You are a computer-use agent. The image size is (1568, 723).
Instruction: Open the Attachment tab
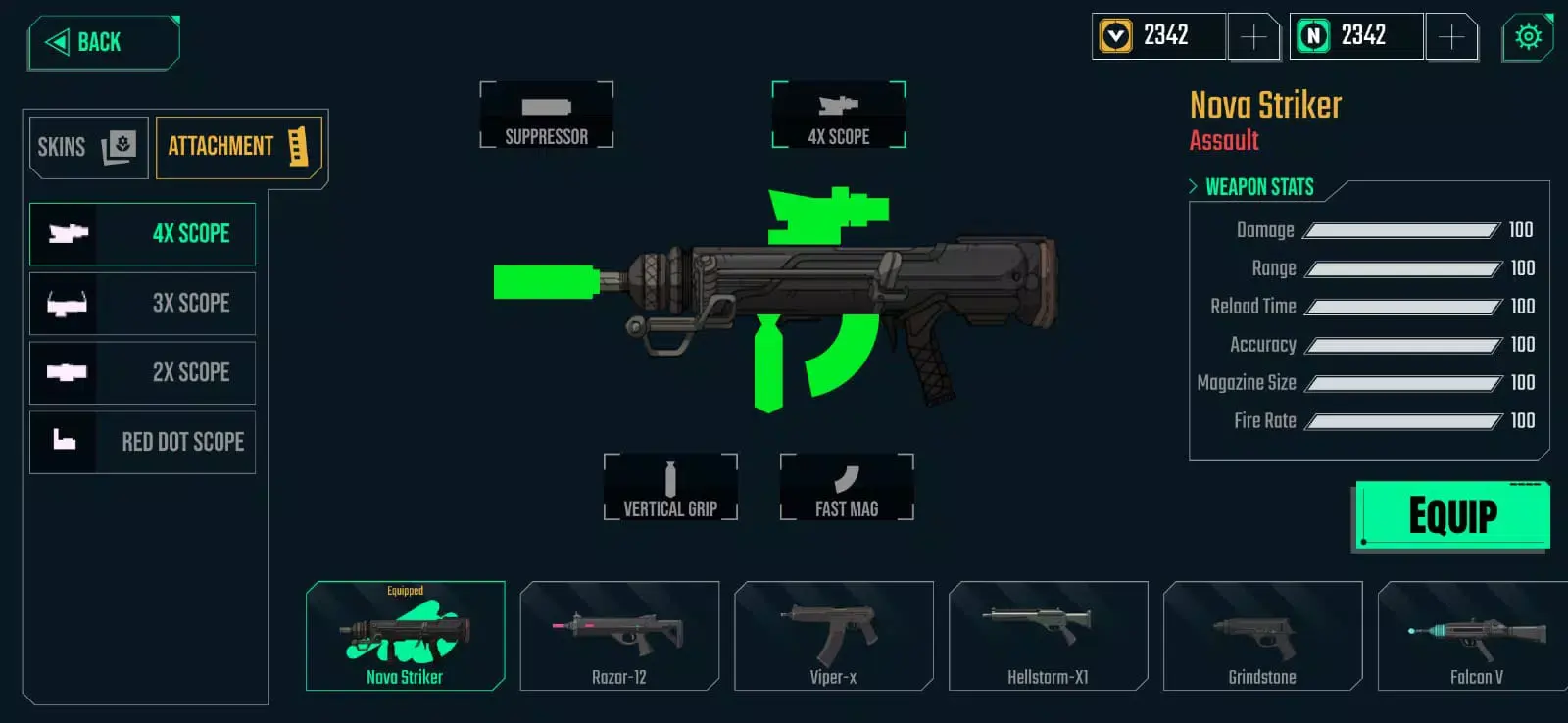click(x=238, y=147)
